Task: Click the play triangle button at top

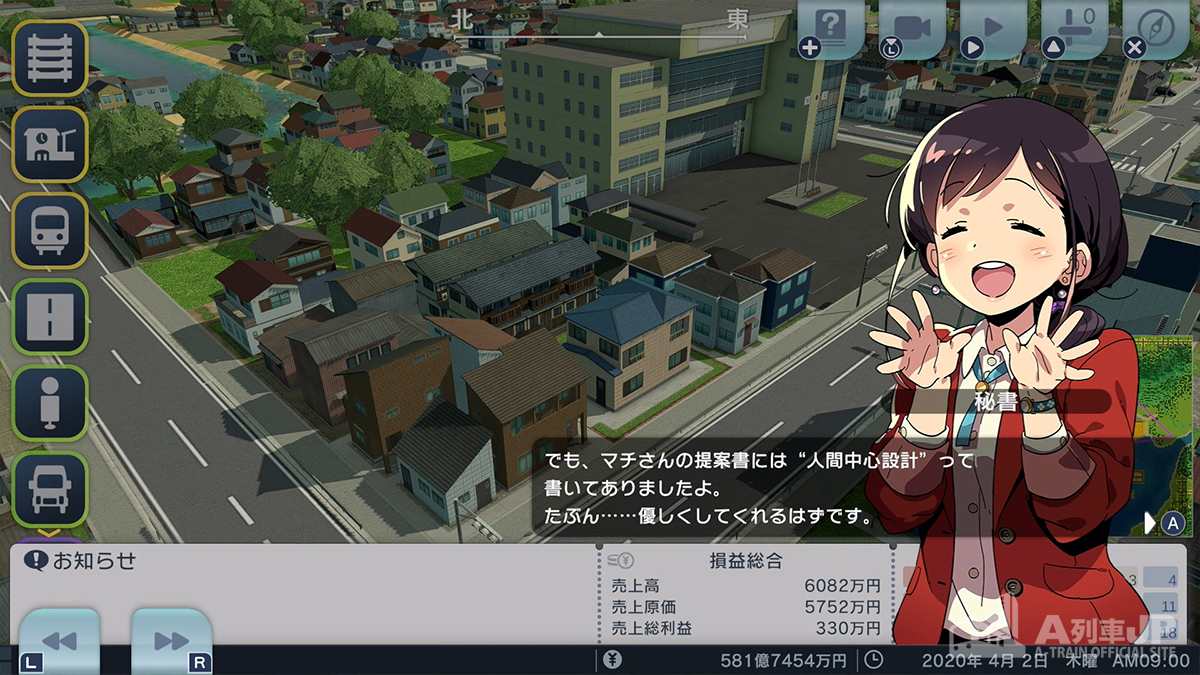Action: [993, 28]
